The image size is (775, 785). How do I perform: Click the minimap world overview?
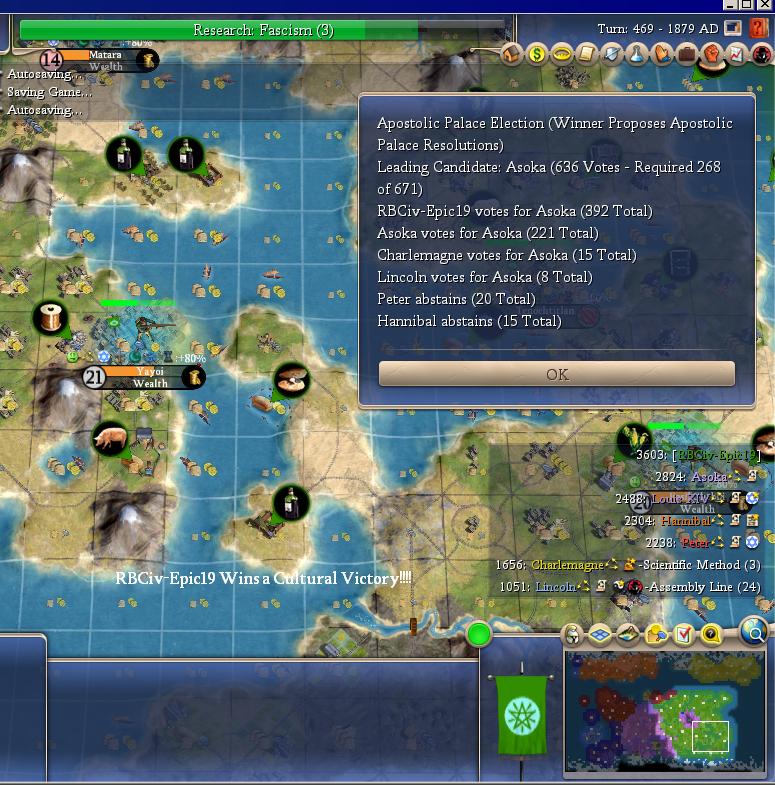pyautogui.click(x=665, y=713)
